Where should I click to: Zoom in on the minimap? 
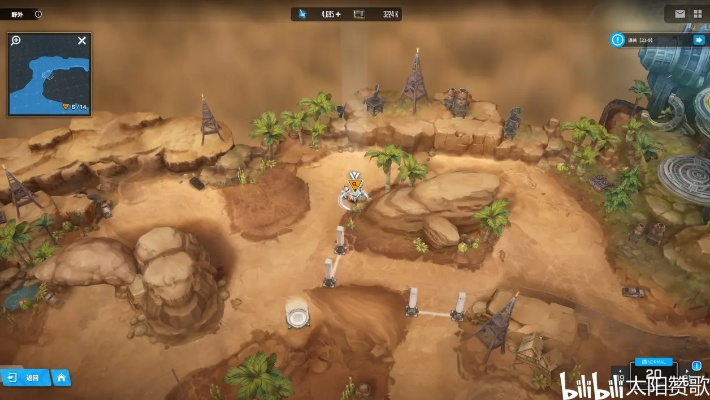coord(17,41)
